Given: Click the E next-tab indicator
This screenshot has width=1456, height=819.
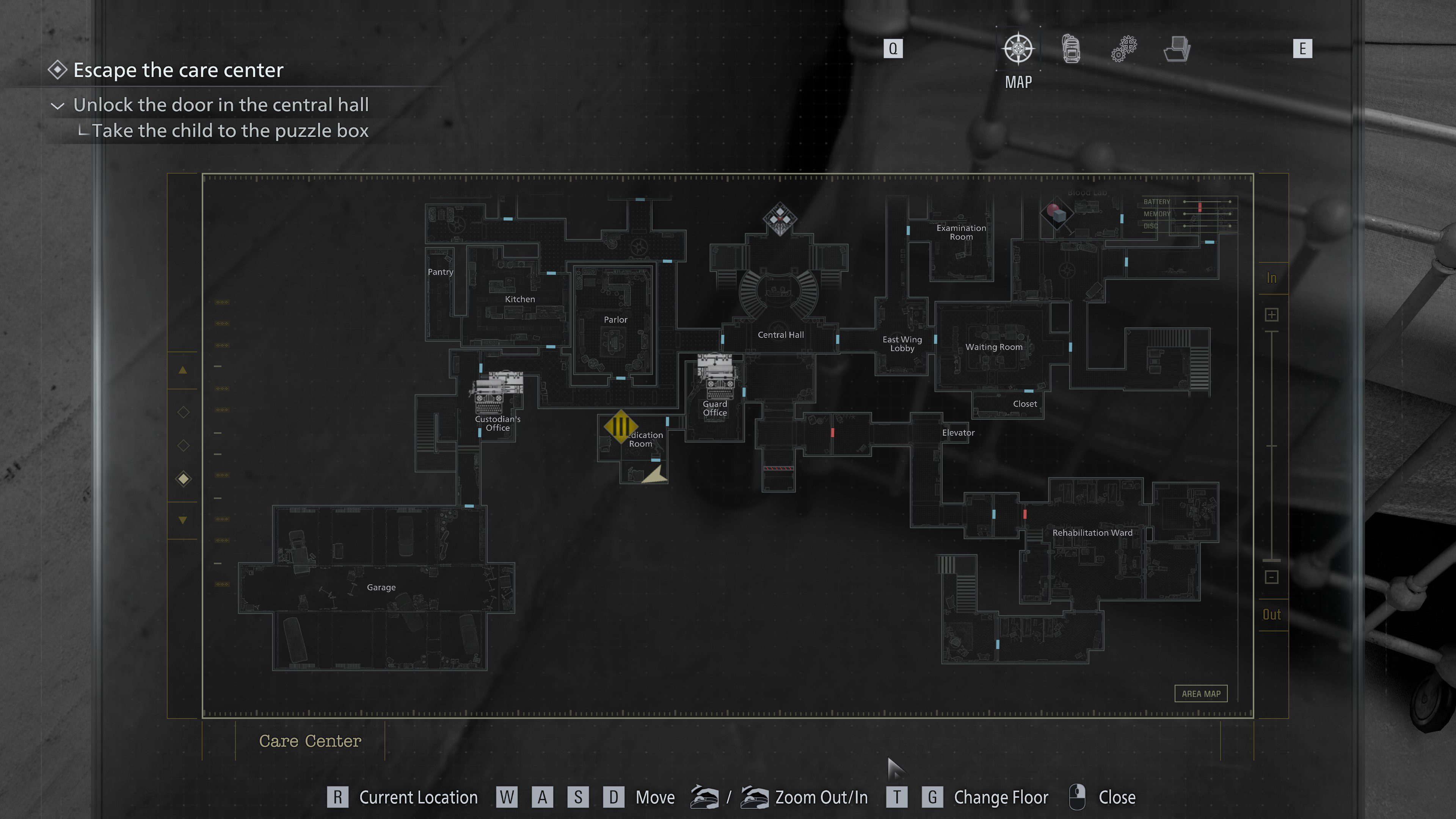Looking at the screenshot, I should (x=1303, y=49).
